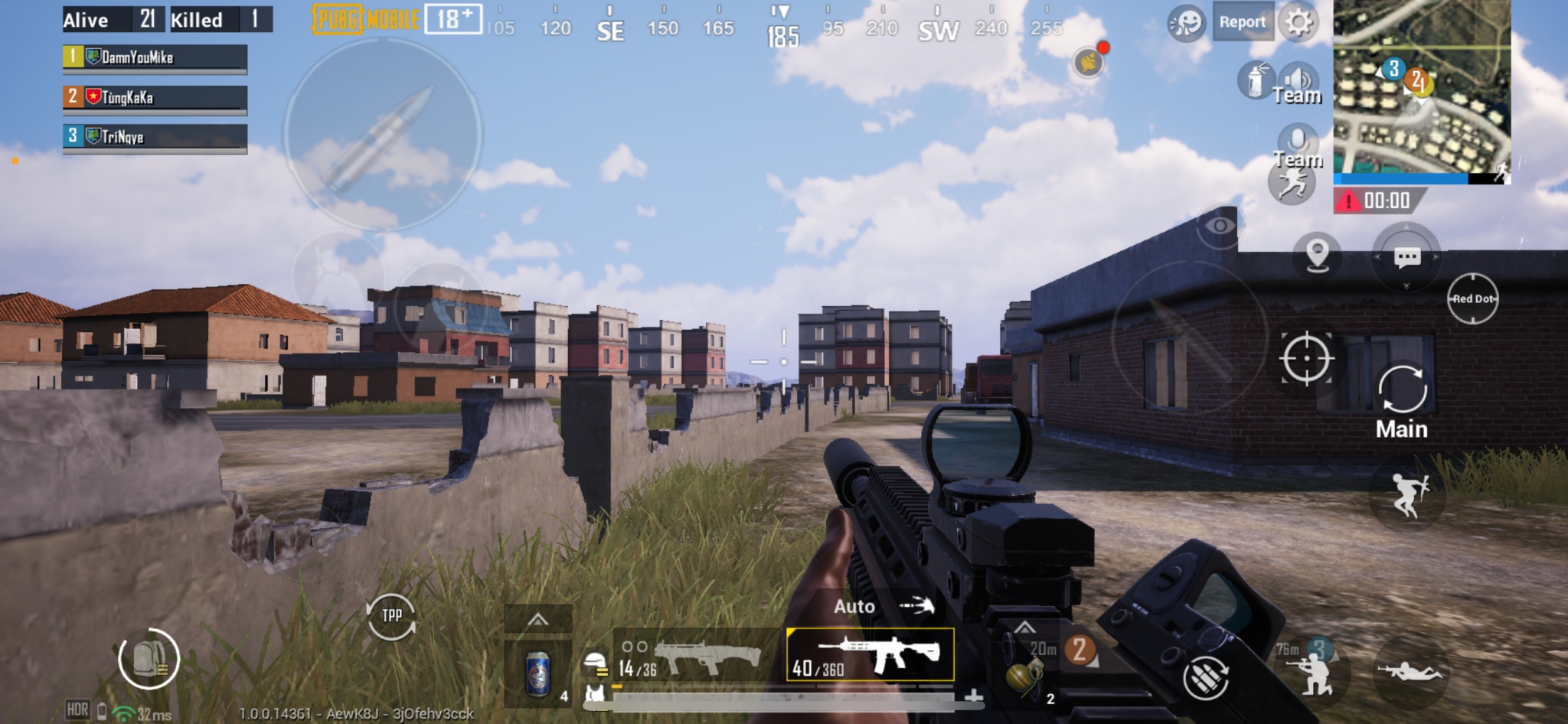
Task: Toggle TPP camera mode
Action: pyautogui.click(x=390, y=615)
